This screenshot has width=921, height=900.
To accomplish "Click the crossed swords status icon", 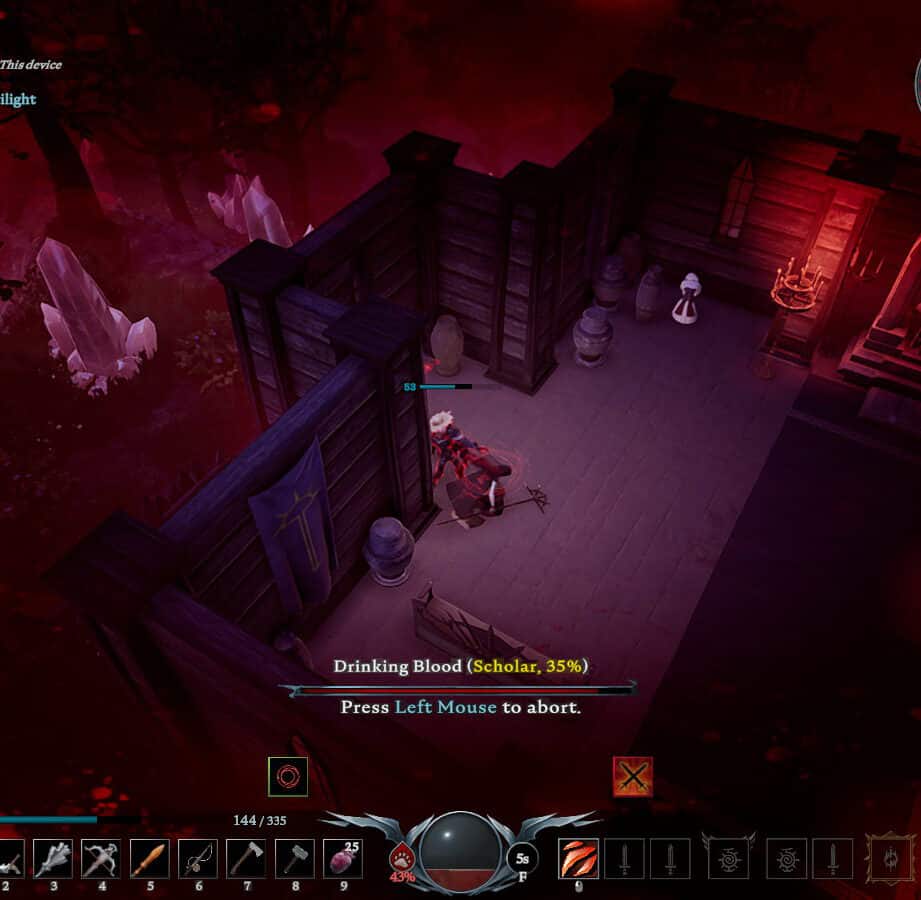I will point(632,776).
